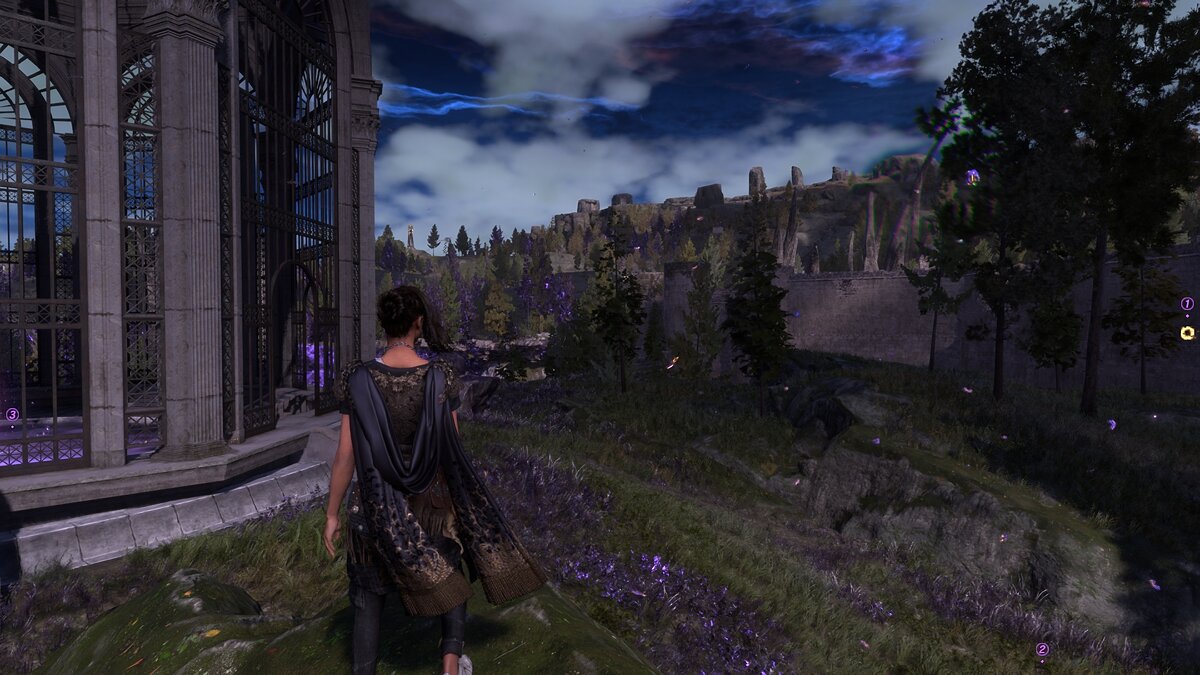
Task: Pick the purple waypoint marker numbered 3
Action: pos(12,414)
